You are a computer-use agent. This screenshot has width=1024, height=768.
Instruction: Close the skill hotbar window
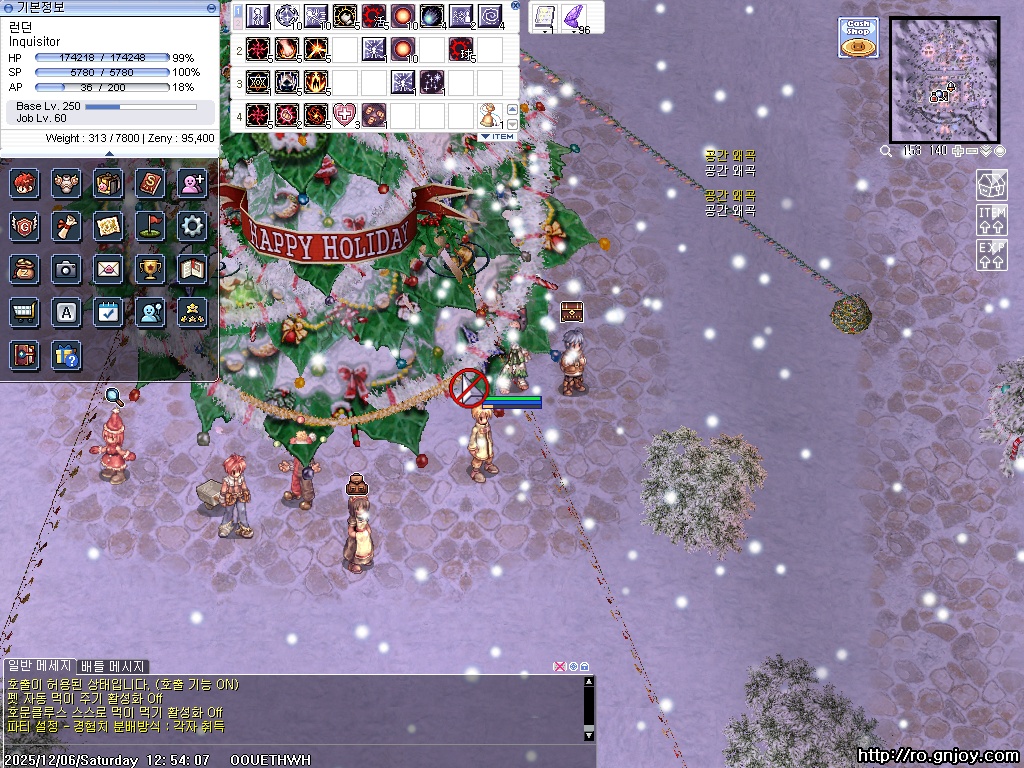(x=515, y=5)
